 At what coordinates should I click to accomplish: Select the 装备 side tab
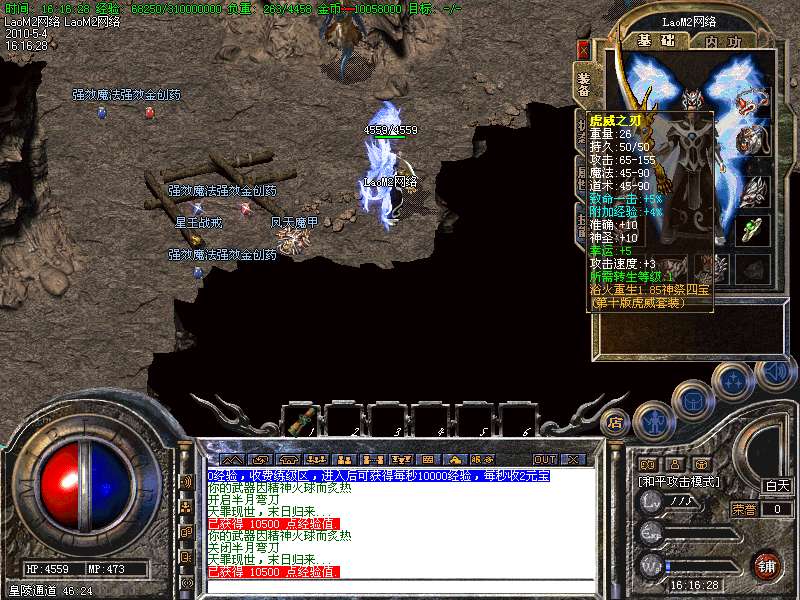(583, 84)
